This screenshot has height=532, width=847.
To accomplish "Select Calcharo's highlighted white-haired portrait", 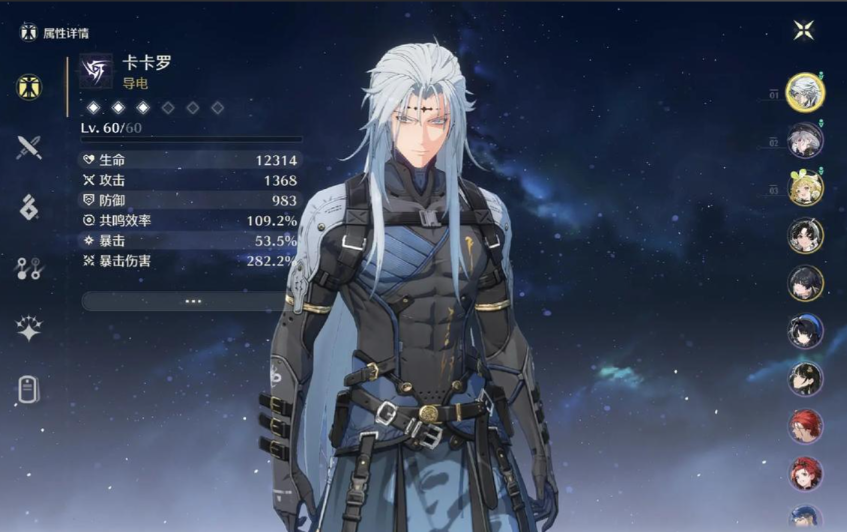I will 804,93.
